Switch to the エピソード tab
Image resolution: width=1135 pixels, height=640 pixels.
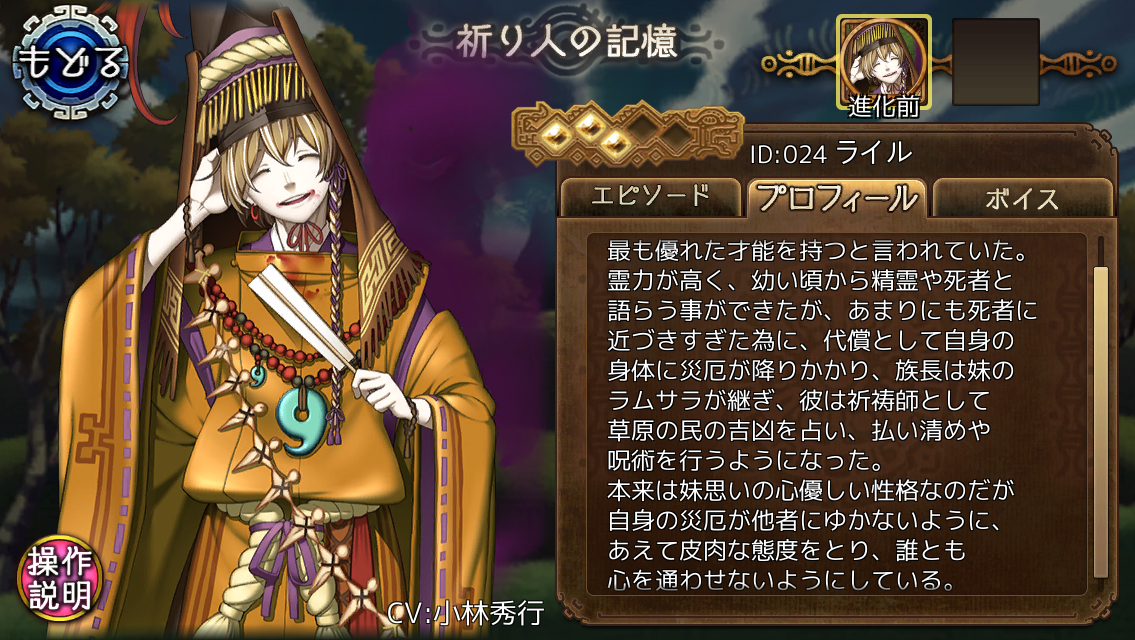pos(651,196)
